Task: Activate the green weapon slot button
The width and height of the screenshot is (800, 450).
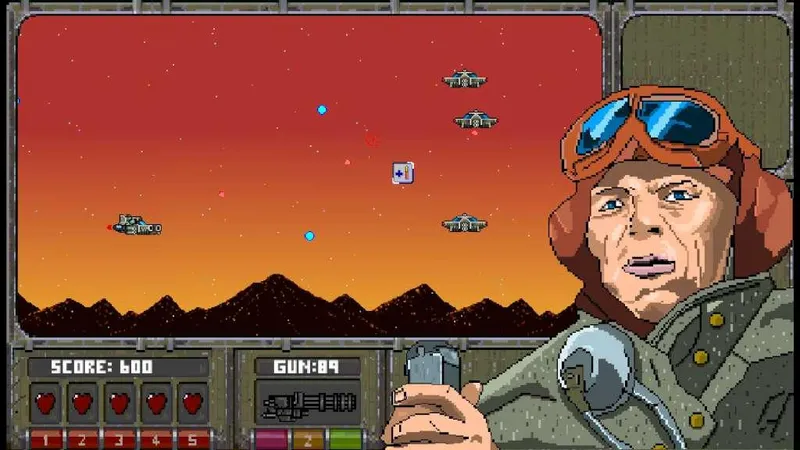Action: click(345, 439)
